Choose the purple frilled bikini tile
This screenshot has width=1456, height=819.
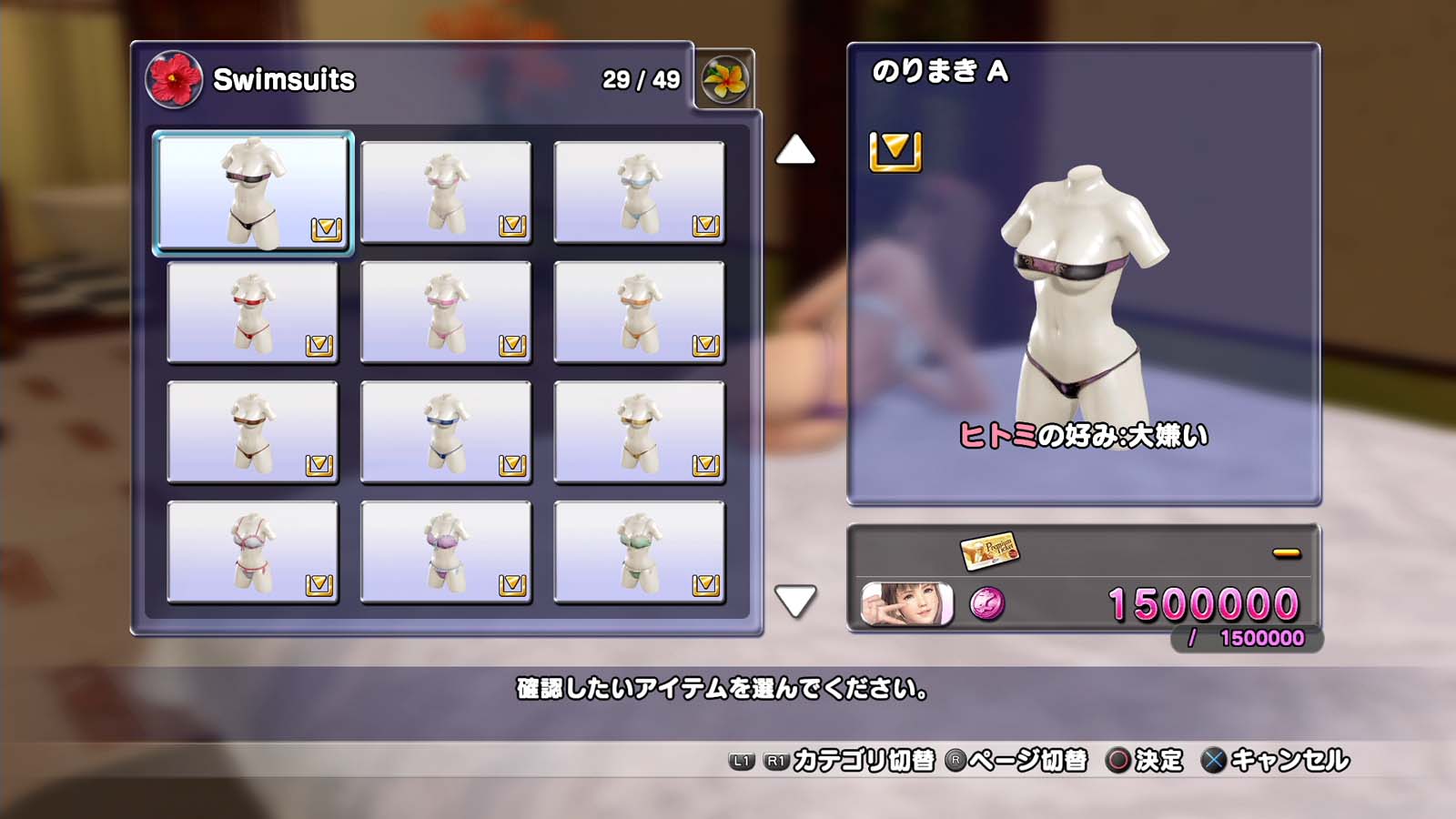coord(446,552)
